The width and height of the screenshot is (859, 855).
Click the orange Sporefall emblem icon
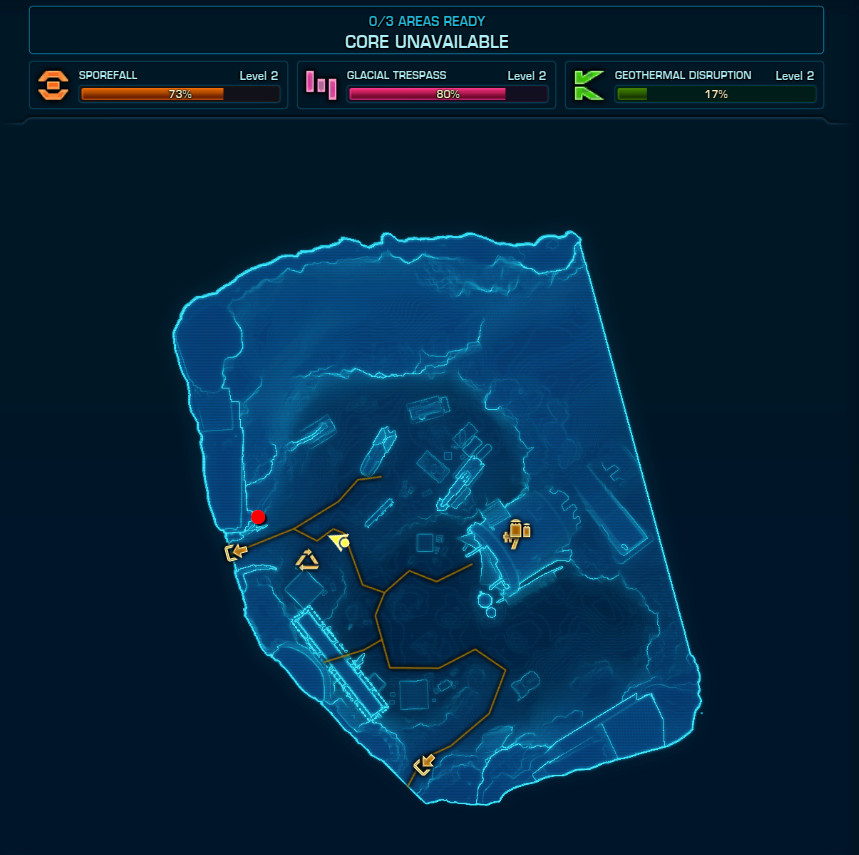(x=53, y=85)
